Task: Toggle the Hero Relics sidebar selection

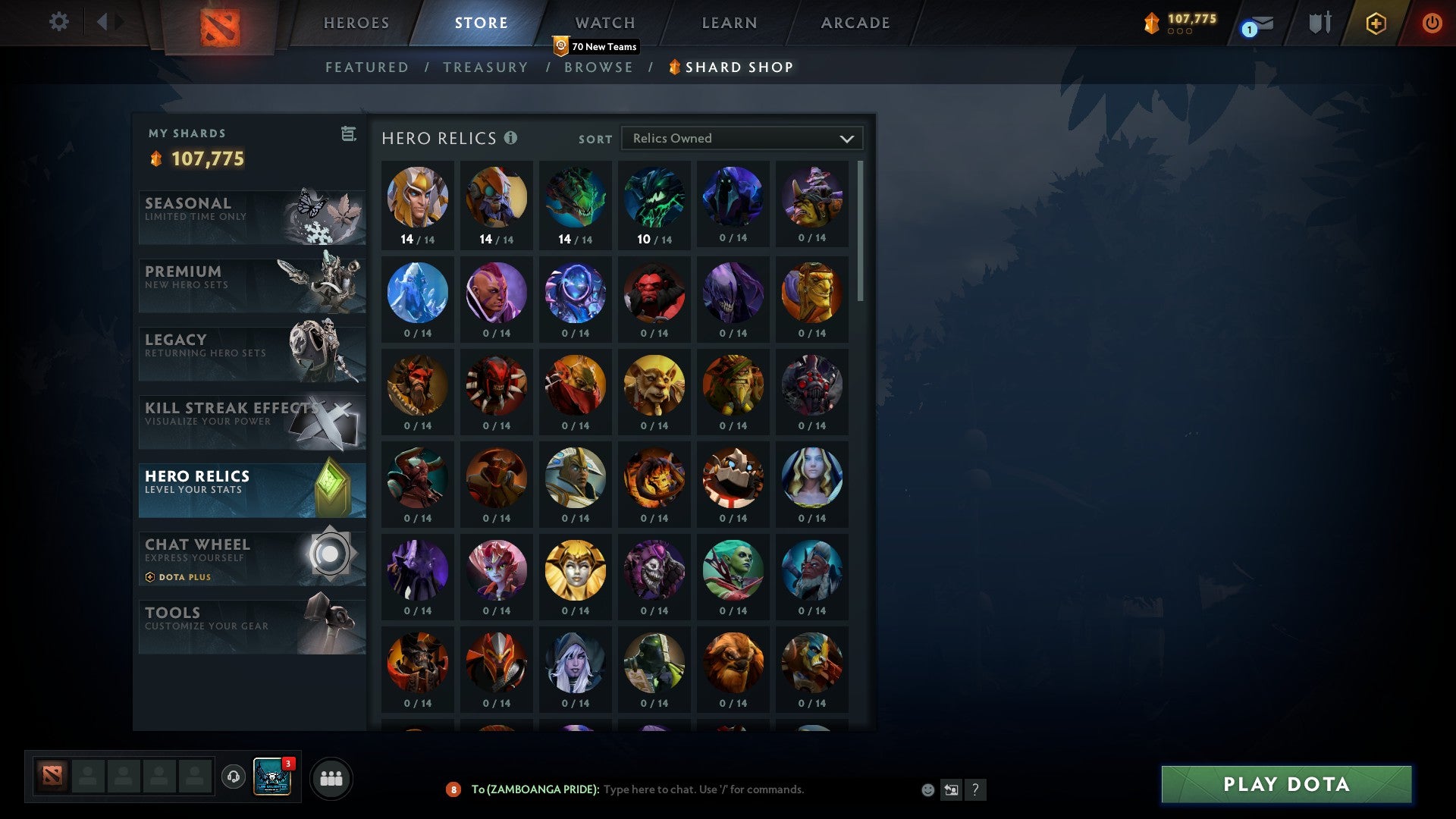Action: 253,489
